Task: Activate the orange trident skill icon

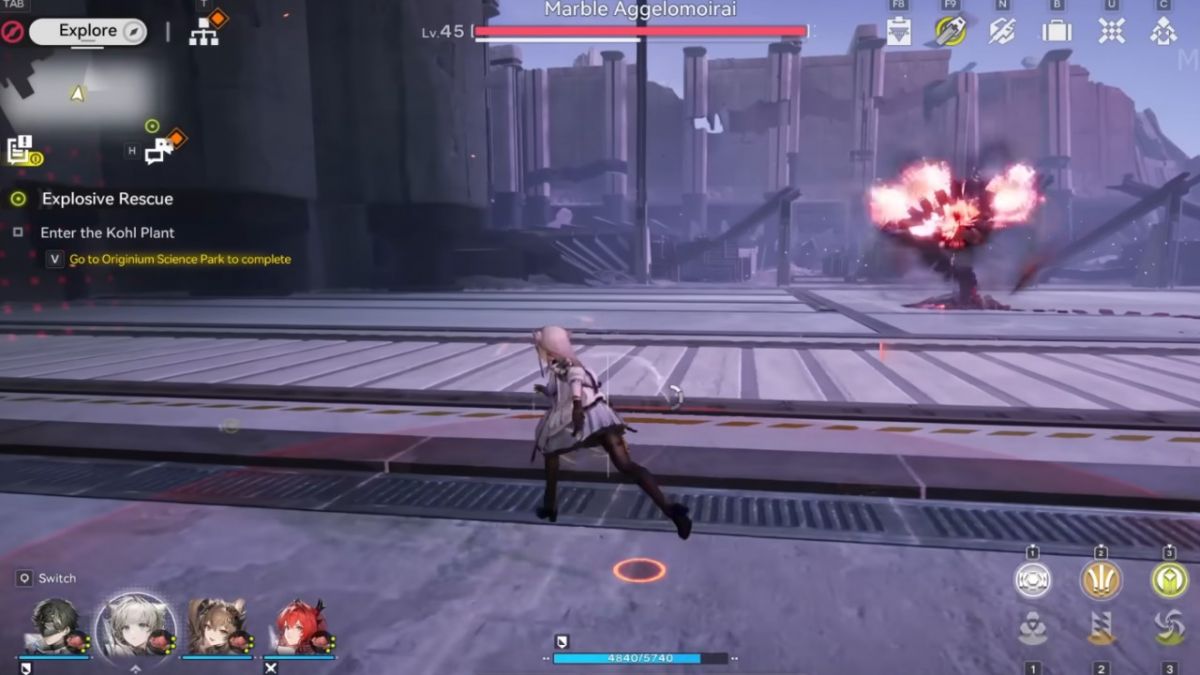Action: click(x=1100, y=580)
